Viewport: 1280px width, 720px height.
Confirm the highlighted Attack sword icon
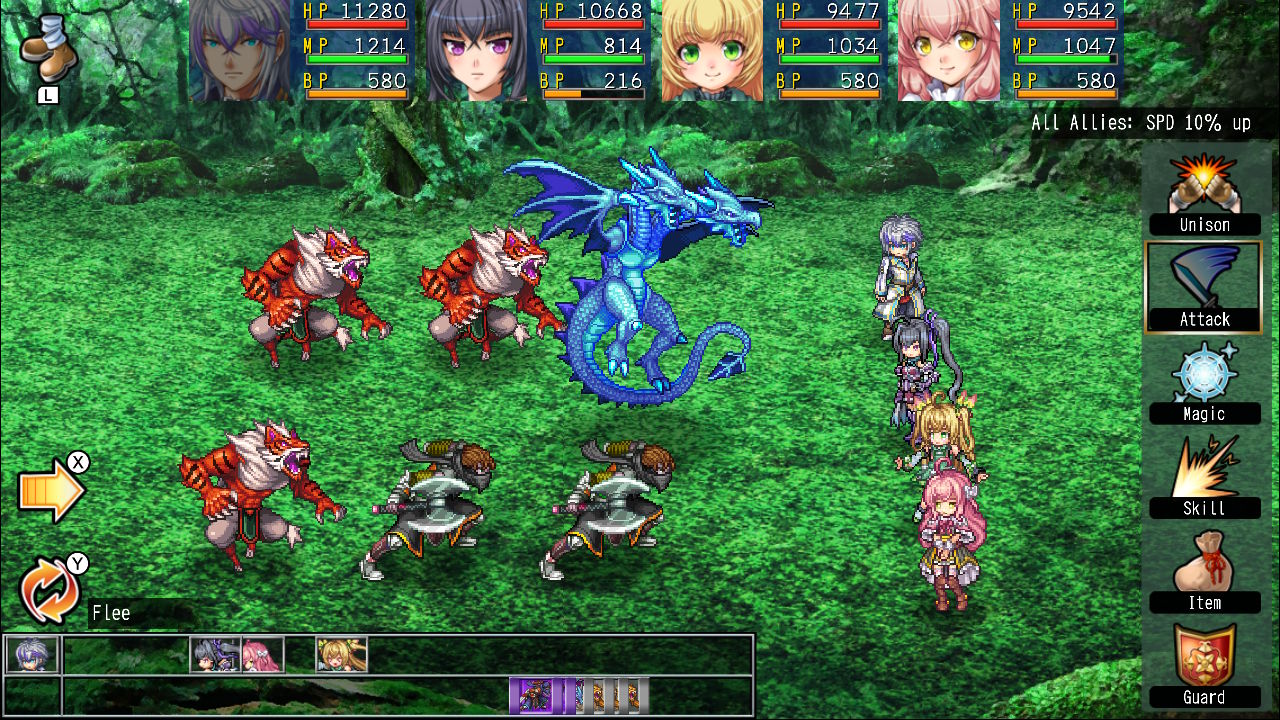pyautogui.click(x=1204, y=285)
